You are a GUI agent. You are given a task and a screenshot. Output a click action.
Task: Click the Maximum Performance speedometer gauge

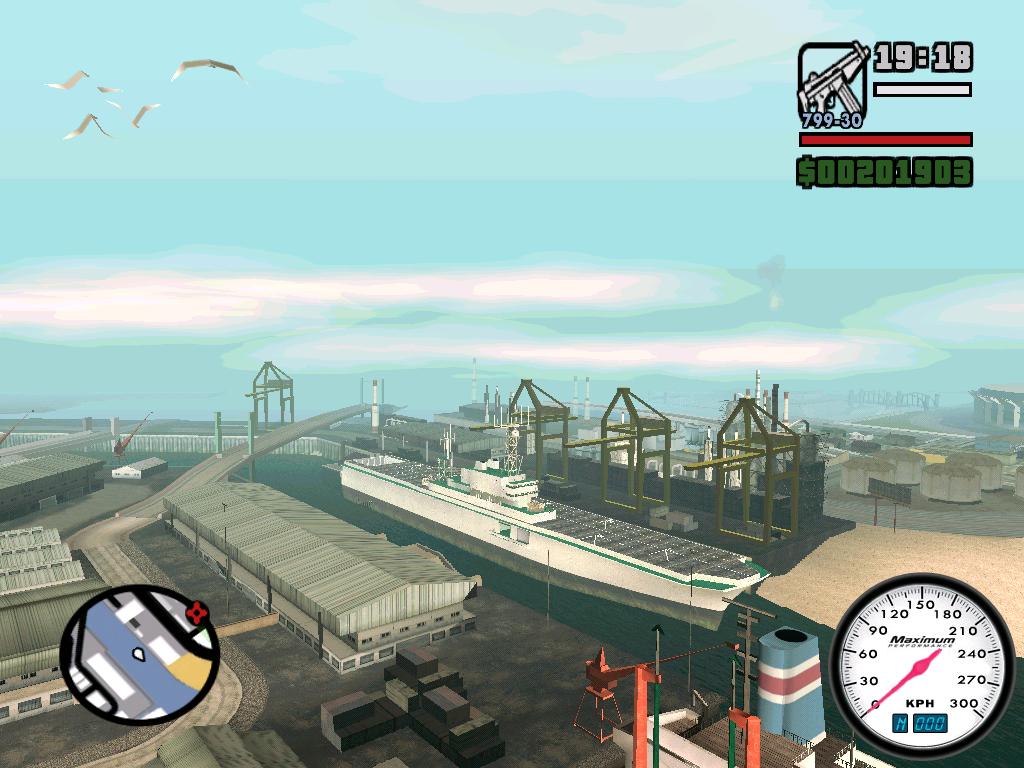tap(922, 660)
